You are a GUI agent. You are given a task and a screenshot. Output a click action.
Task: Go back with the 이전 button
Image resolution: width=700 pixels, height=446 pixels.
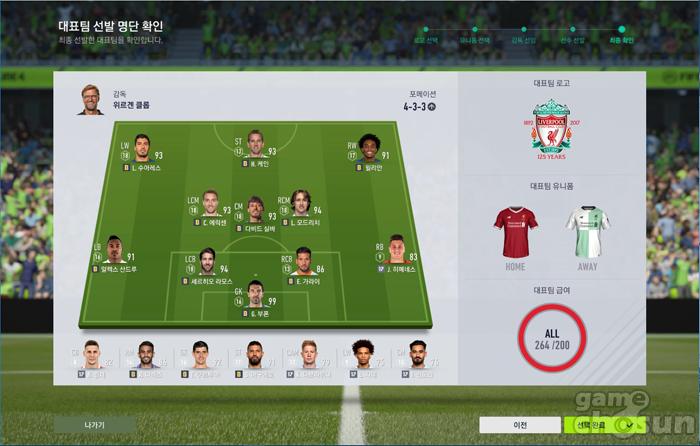520,424
